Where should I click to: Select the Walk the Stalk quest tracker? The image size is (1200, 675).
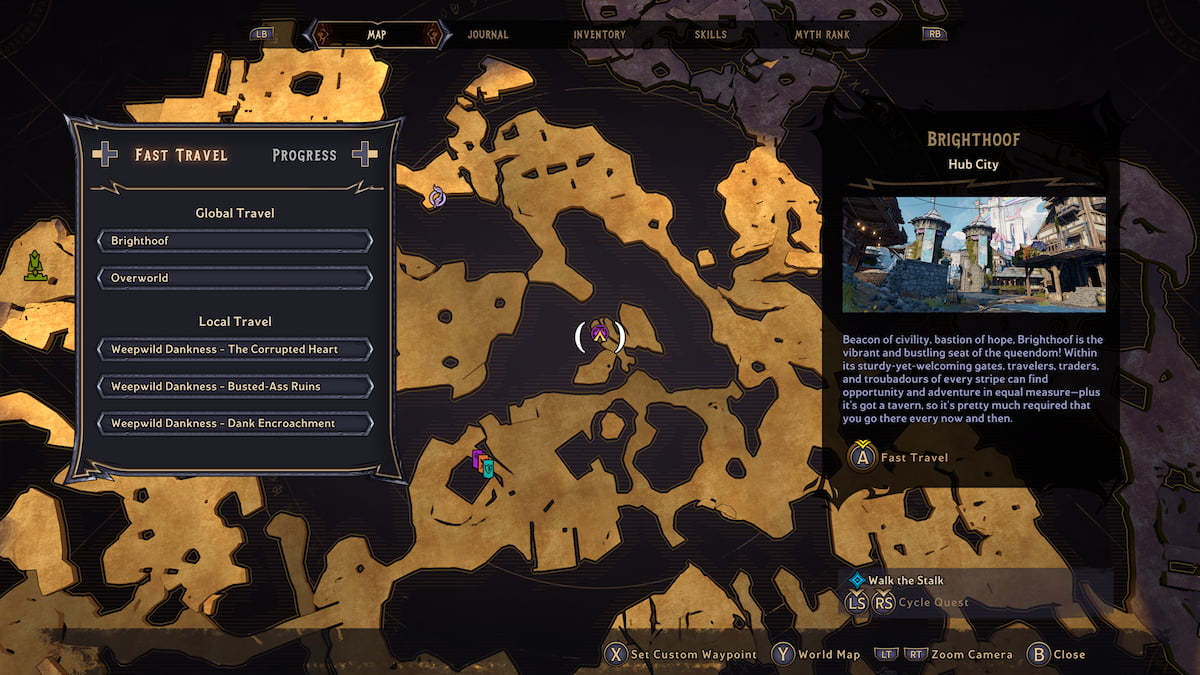(905, 580)
